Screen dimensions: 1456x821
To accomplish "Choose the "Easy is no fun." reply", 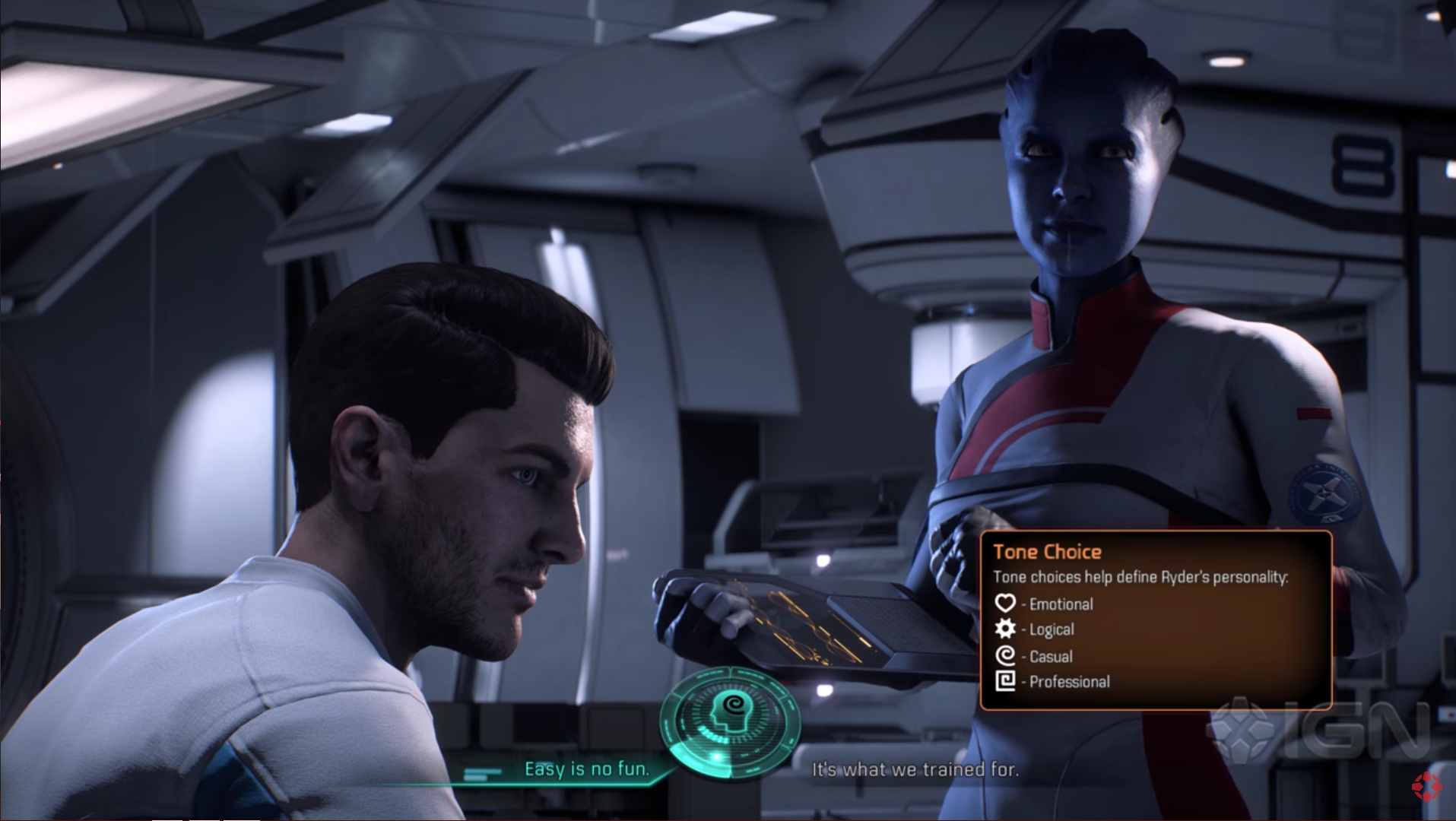I will pyautogui.click(x=586, y=769).
